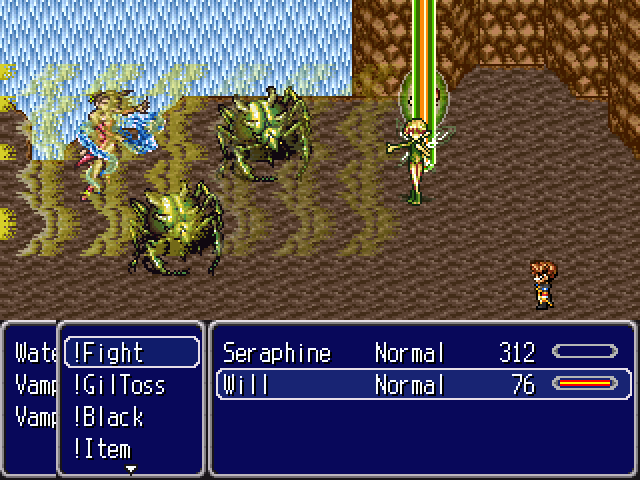Click the command list down arrow

(130, 467)
